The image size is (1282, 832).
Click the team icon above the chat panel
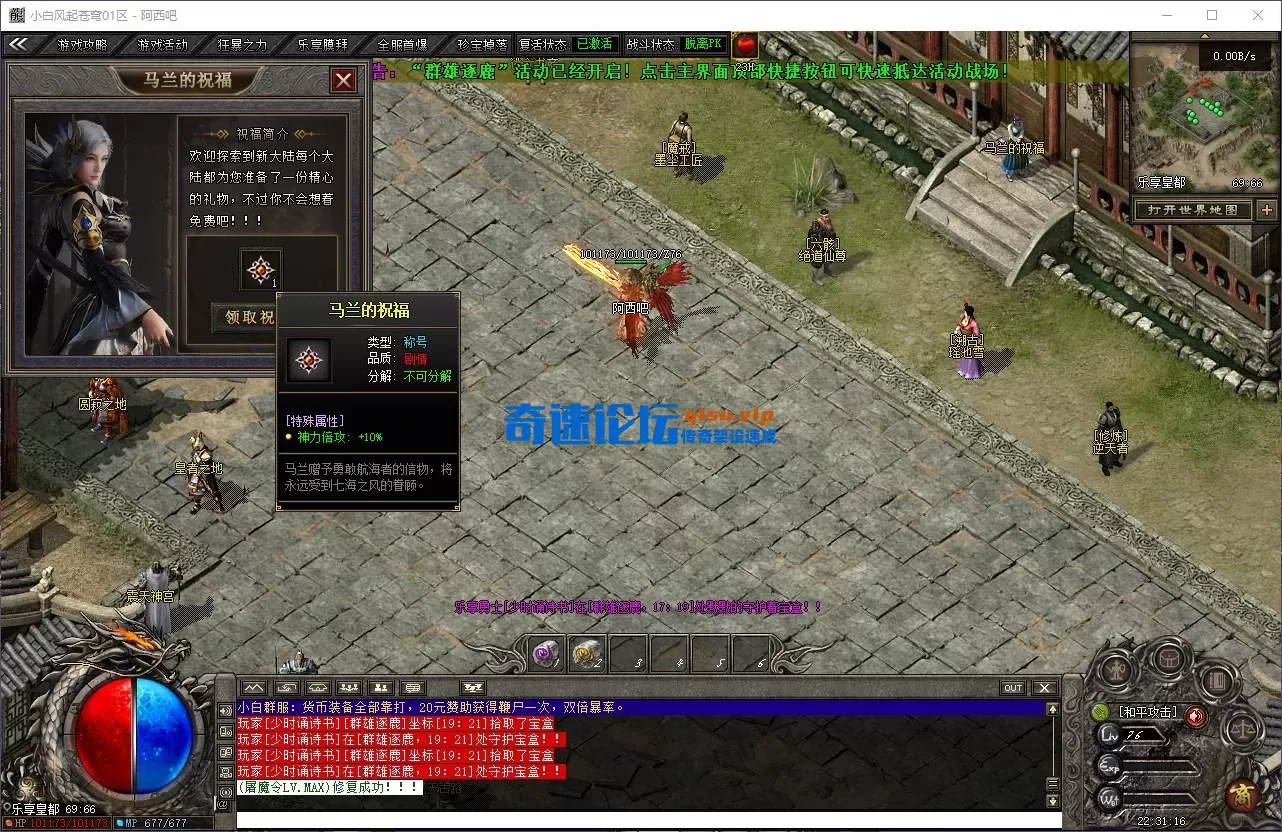point(381,688)
